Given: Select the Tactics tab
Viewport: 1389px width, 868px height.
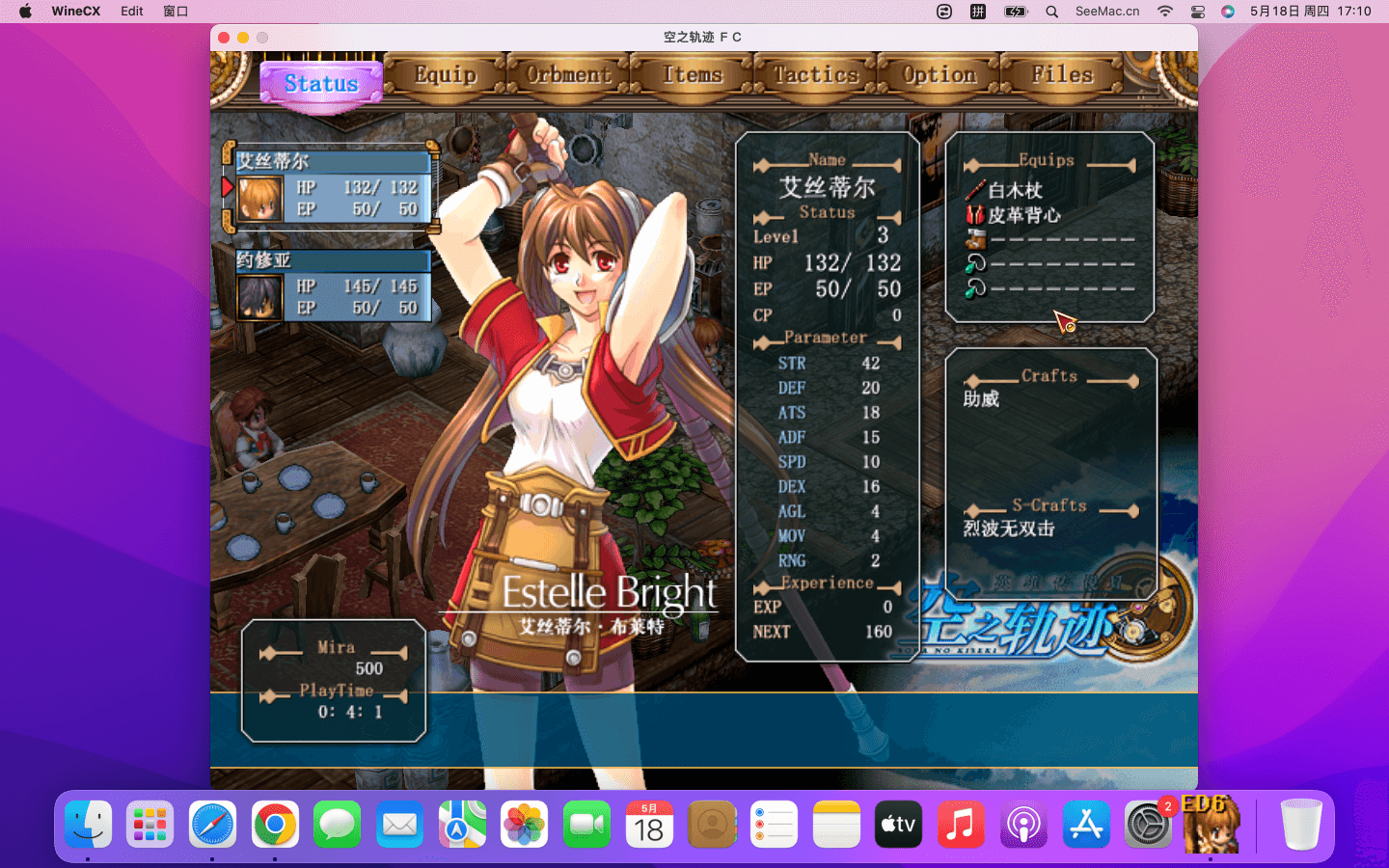Looking at the screenshot, I should (x=815, y=75).
